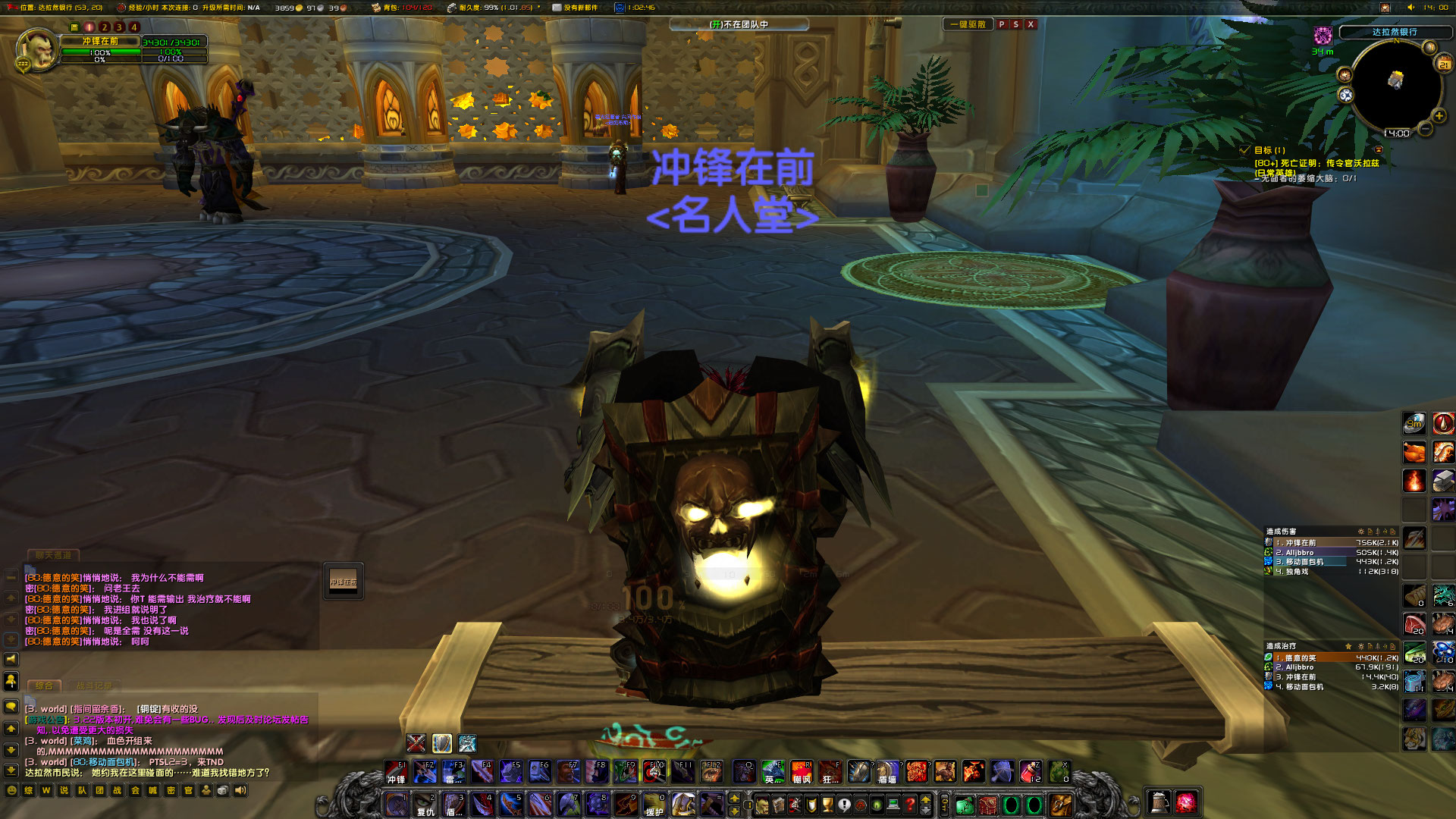
Task: Click the 援护 ability on the action bar
Action: pyautogui.click(x=654, y=805)
